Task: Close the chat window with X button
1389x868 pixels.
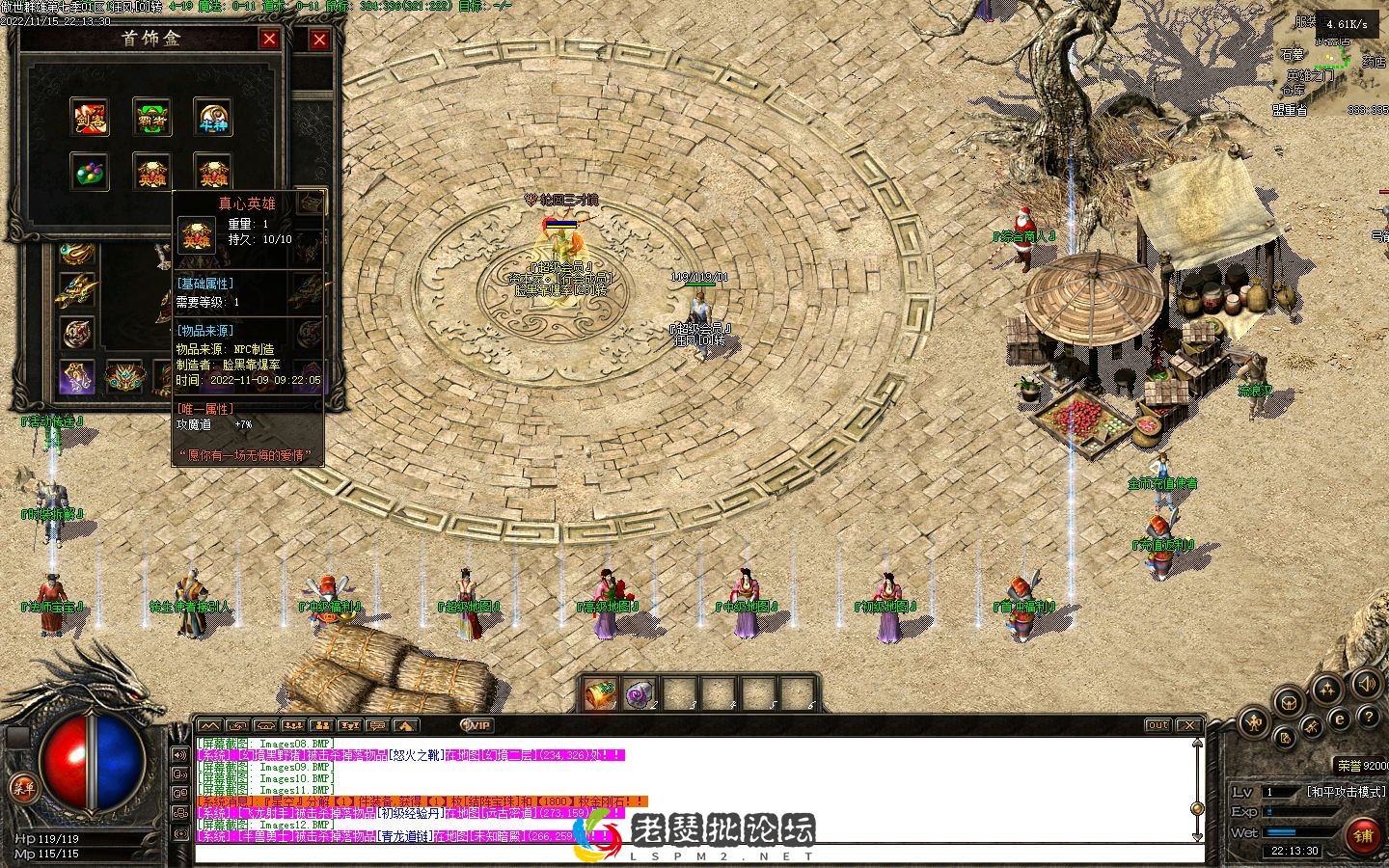Action: [1189, 725]
